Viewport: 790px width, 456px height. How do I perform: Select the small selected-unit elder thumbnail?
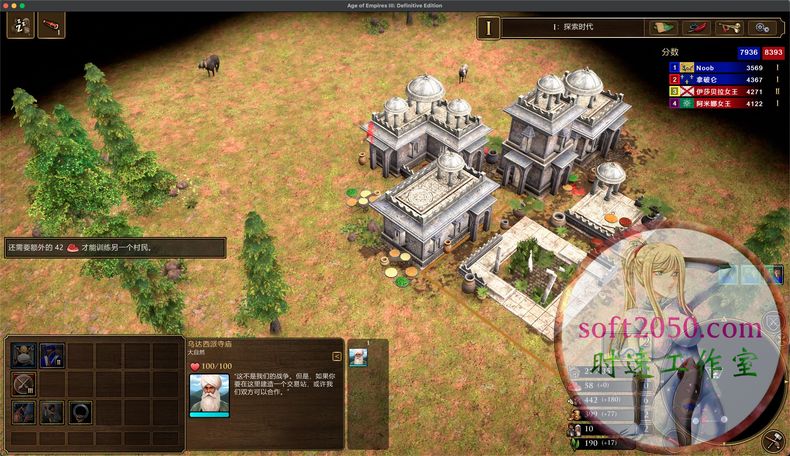(x=358, y=359)
